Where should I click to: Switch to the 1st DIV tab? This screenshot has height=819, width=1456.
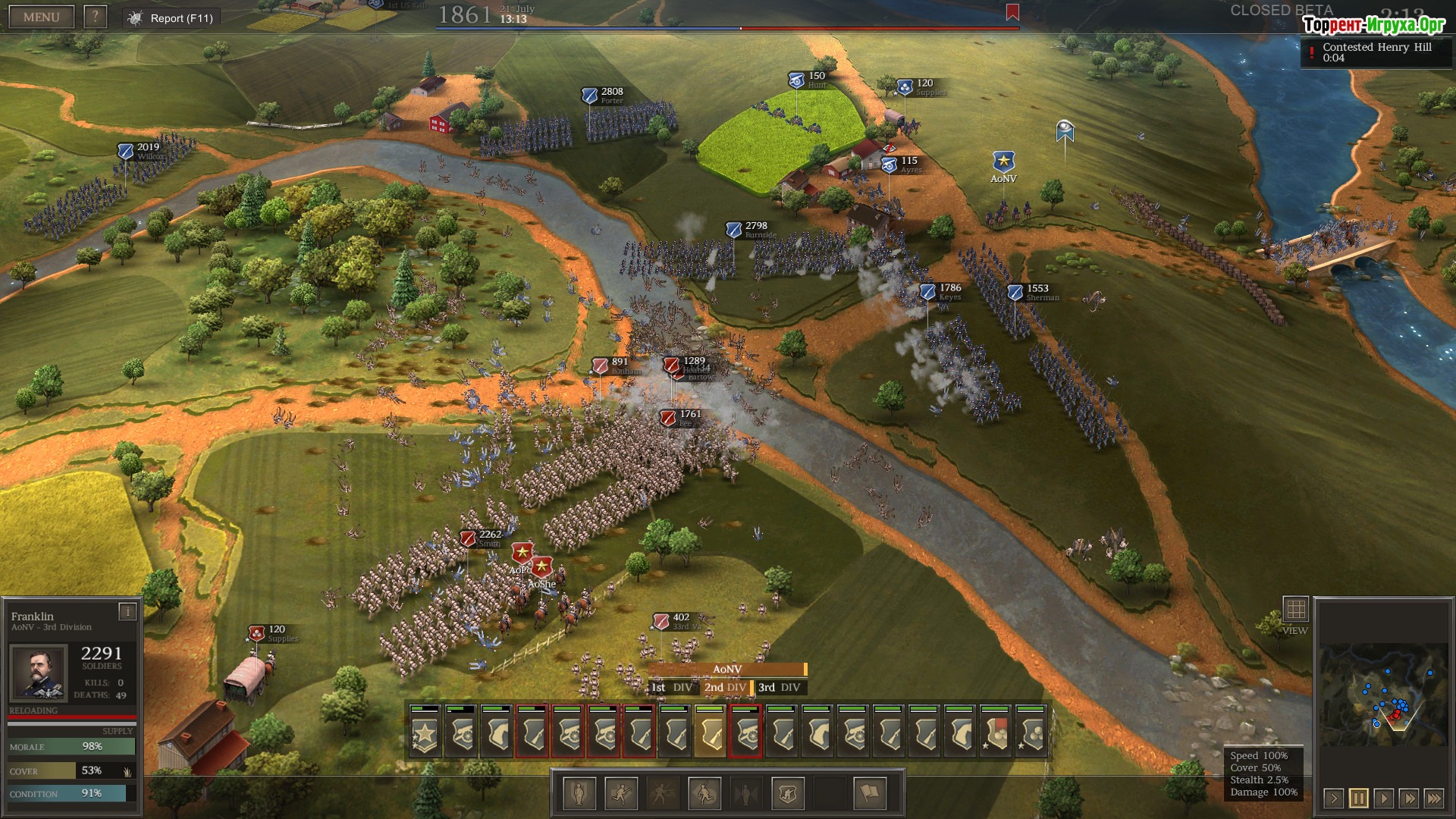(672, 688)
